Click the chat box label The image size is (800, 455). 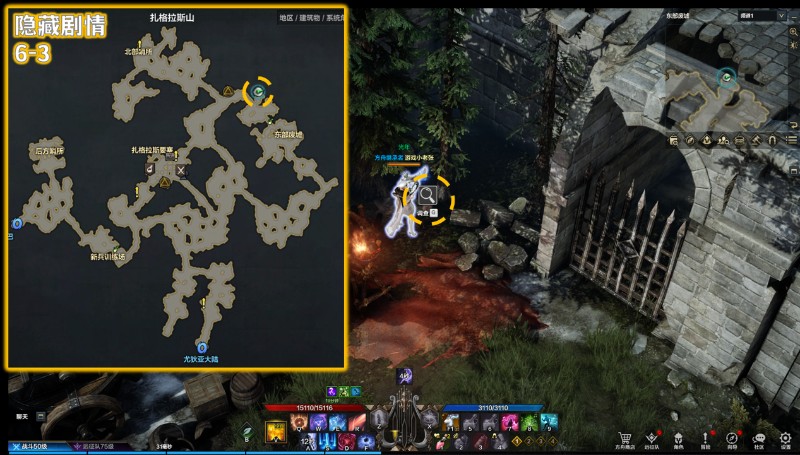(22, 414)
